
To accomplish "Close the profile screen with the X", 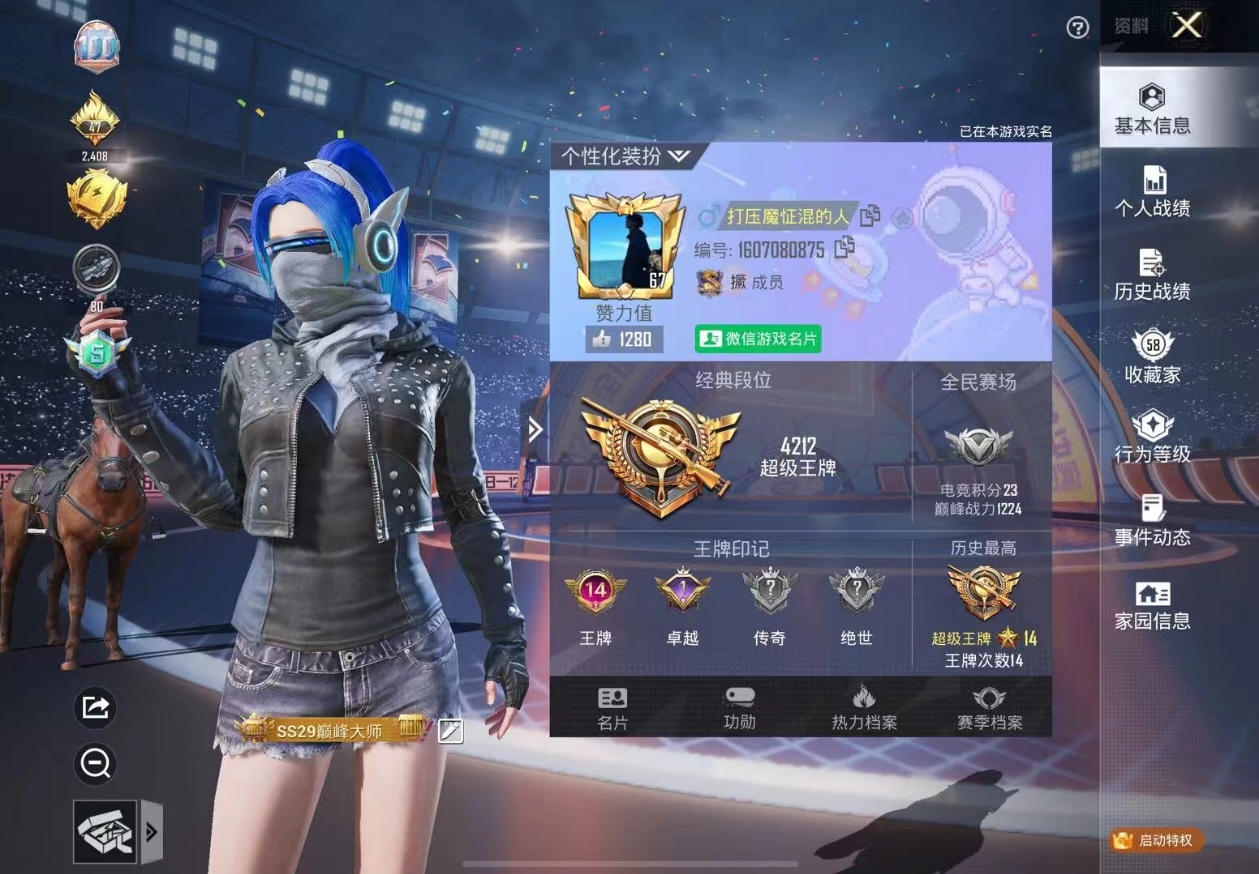I will point(1187,26).
